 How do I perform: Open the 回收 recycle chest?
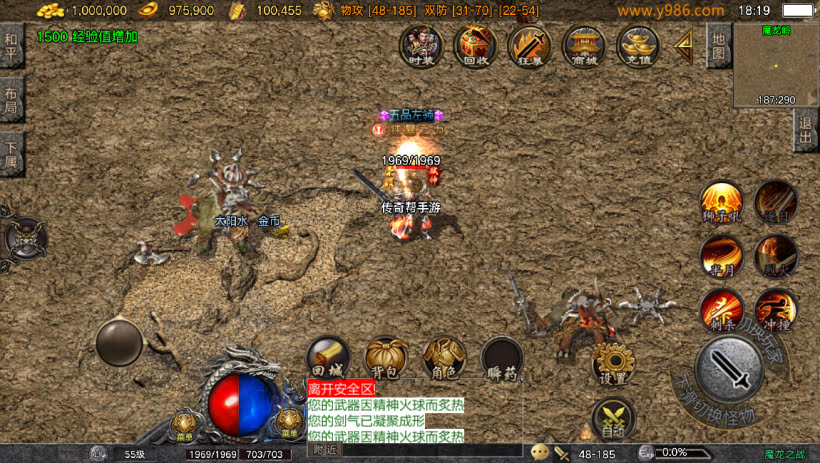point(475,45)
